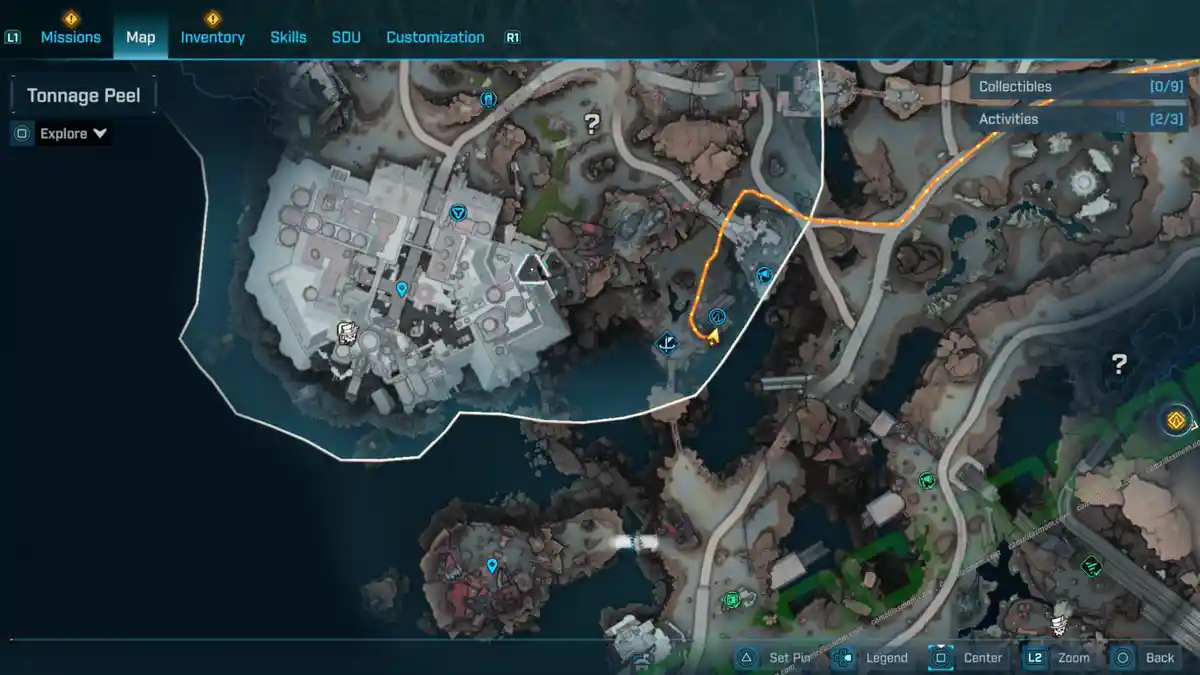Click the Tonnage Peel location label
The width and height of the screenshot is (1200, 675).
point(83,96)
